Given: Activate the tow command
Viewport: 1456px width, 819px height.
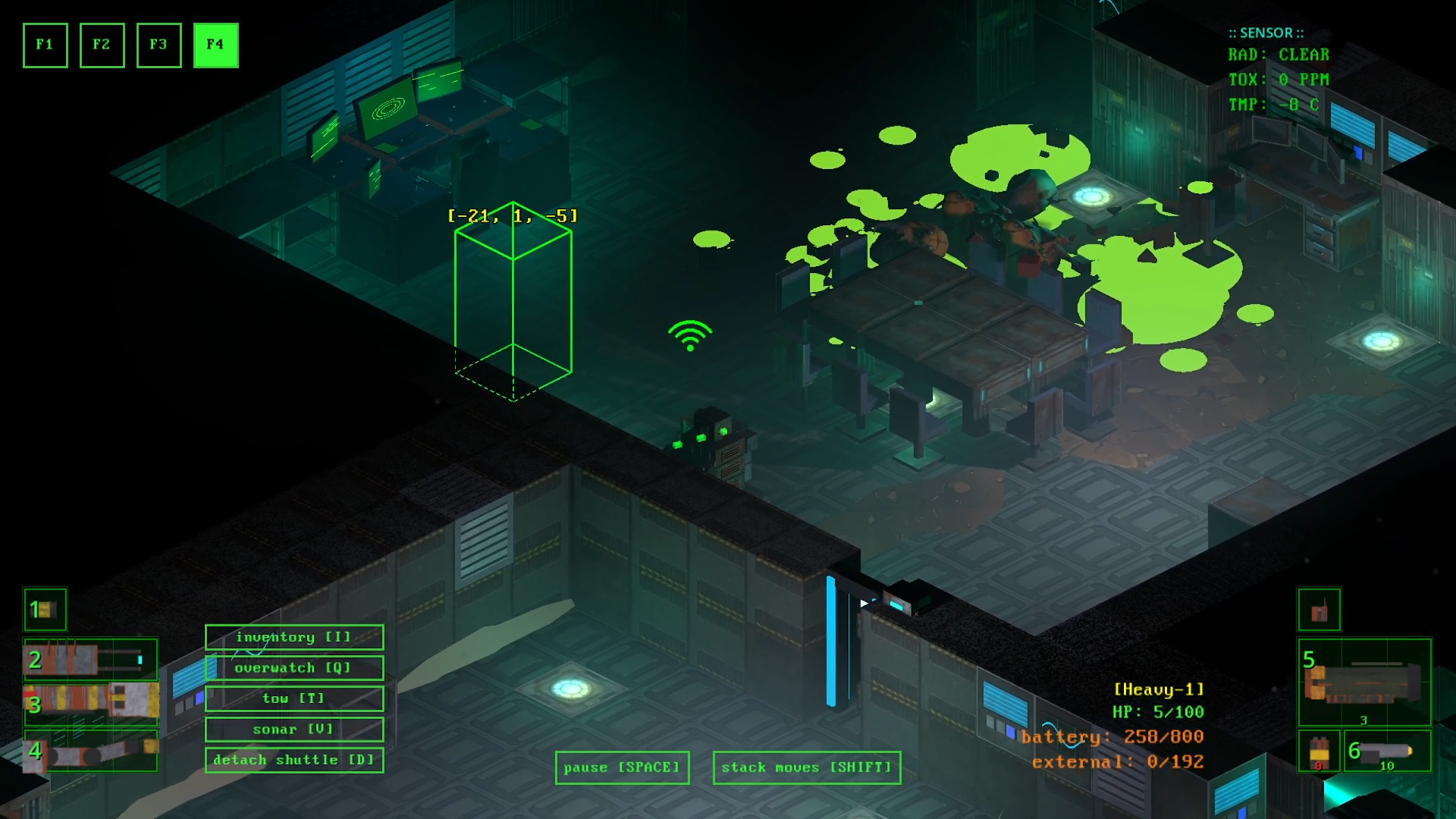Looking at the screenshot, I should (293, 698).
